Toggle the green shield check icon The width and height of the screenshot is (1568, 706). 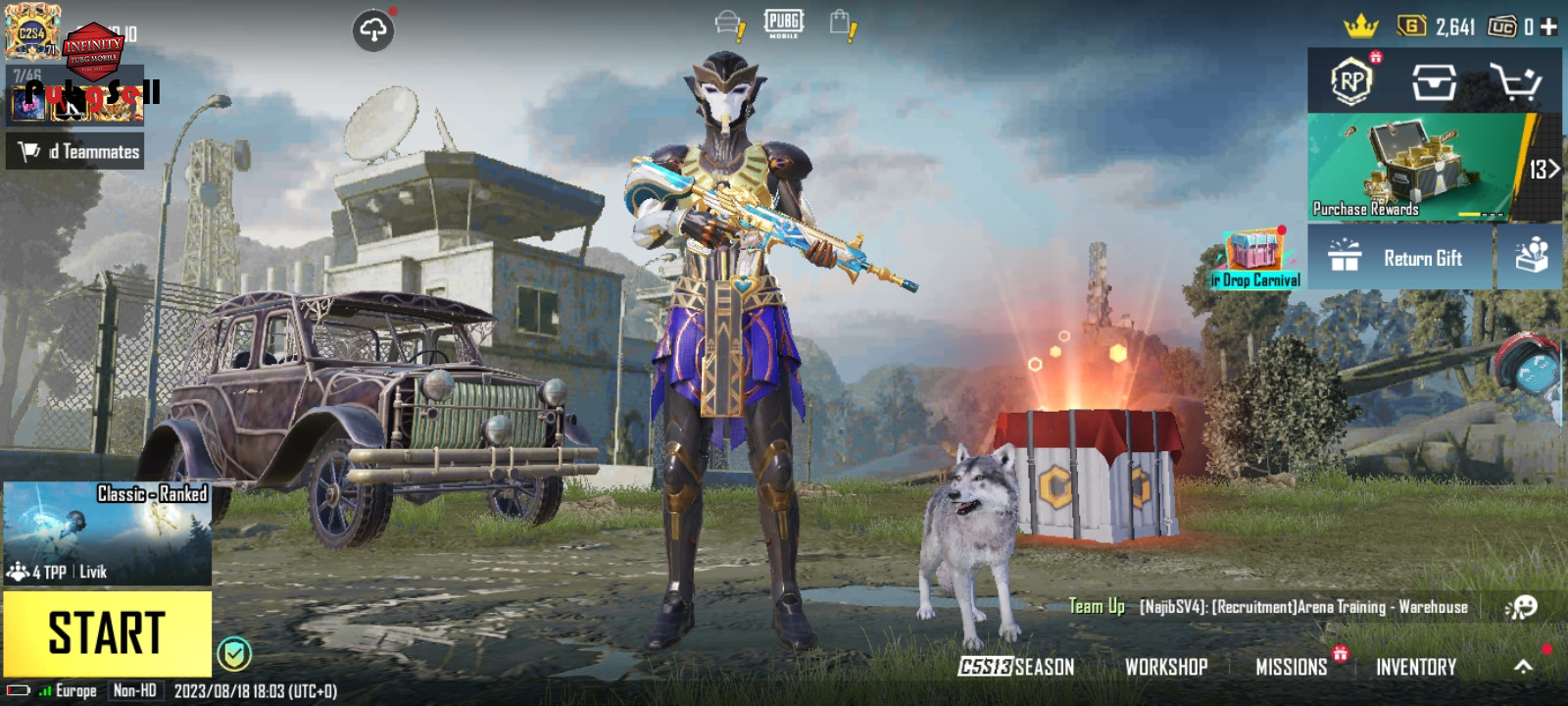(234, 653)
